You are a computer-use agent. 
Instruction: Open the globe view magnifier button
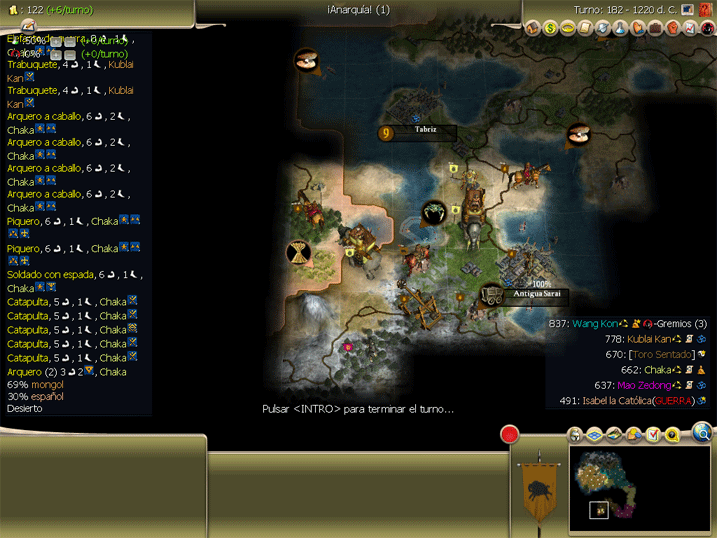coord(702,433)
